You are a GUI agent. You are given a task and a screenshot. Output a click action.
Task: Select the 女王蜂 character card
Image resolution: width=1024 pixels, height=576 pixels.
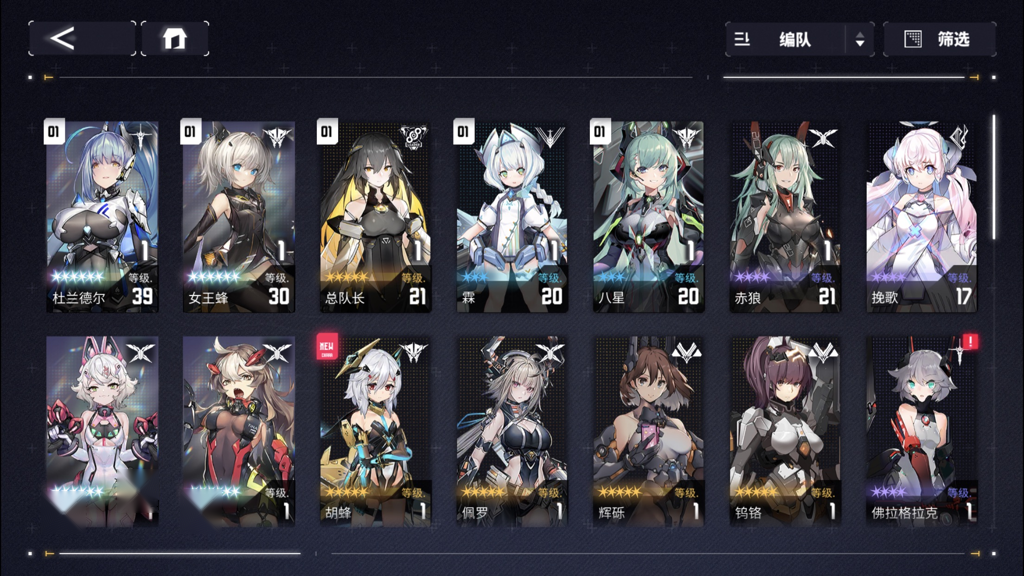[238, 216]
